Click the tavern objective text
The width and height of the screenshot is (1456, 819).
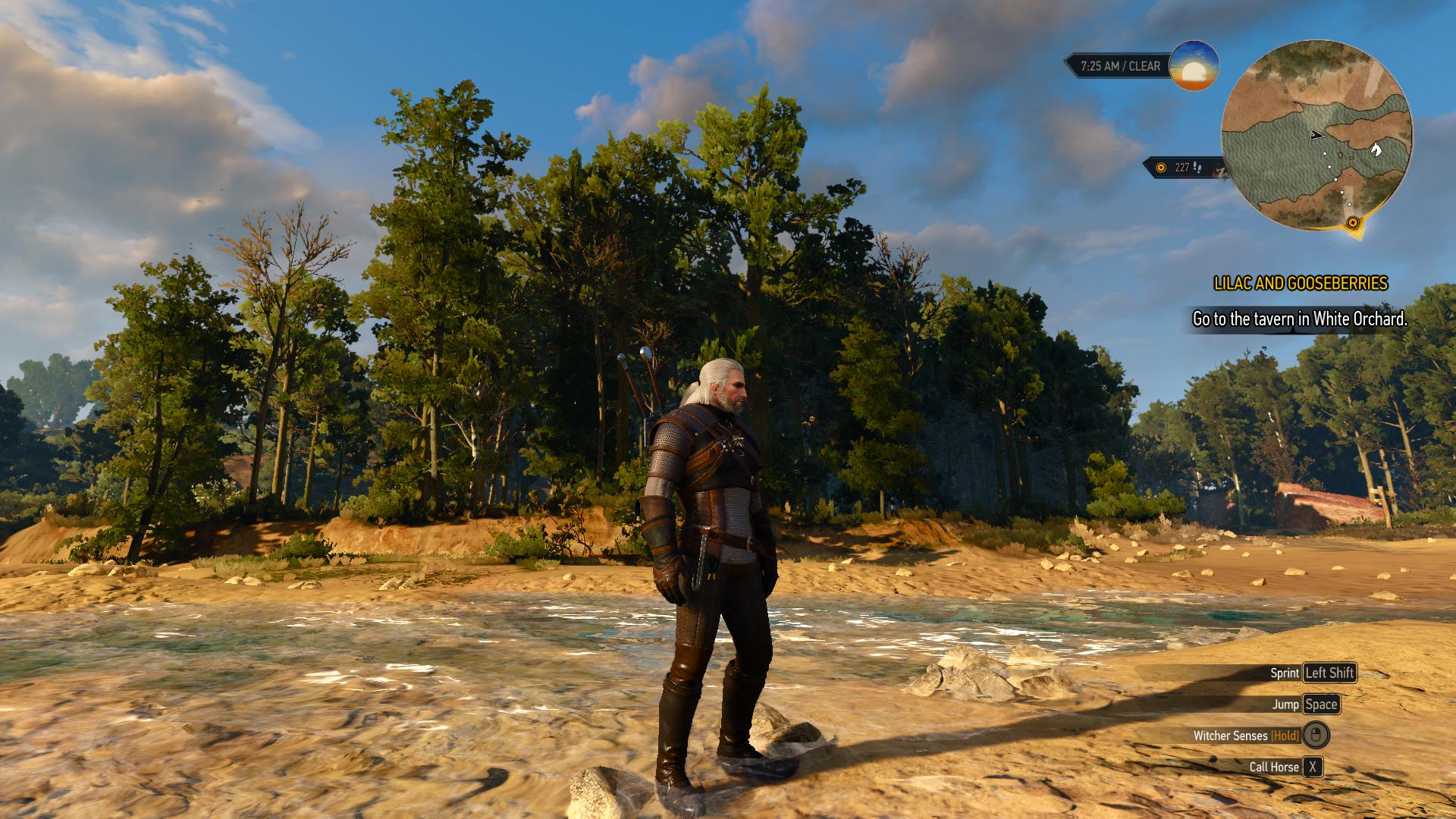click(1300, 319)
